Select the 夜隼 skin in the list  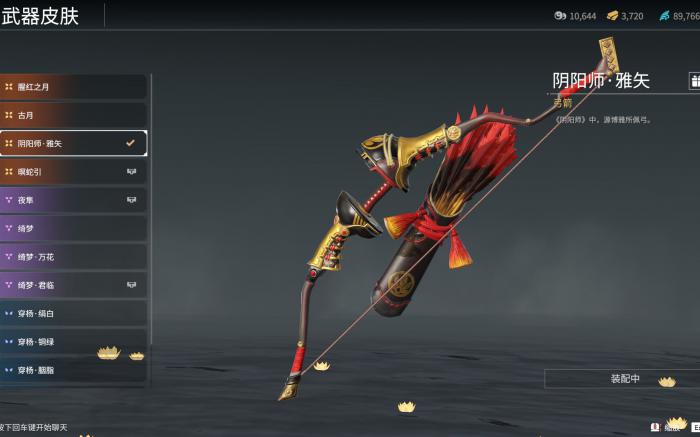pos(73,200)
